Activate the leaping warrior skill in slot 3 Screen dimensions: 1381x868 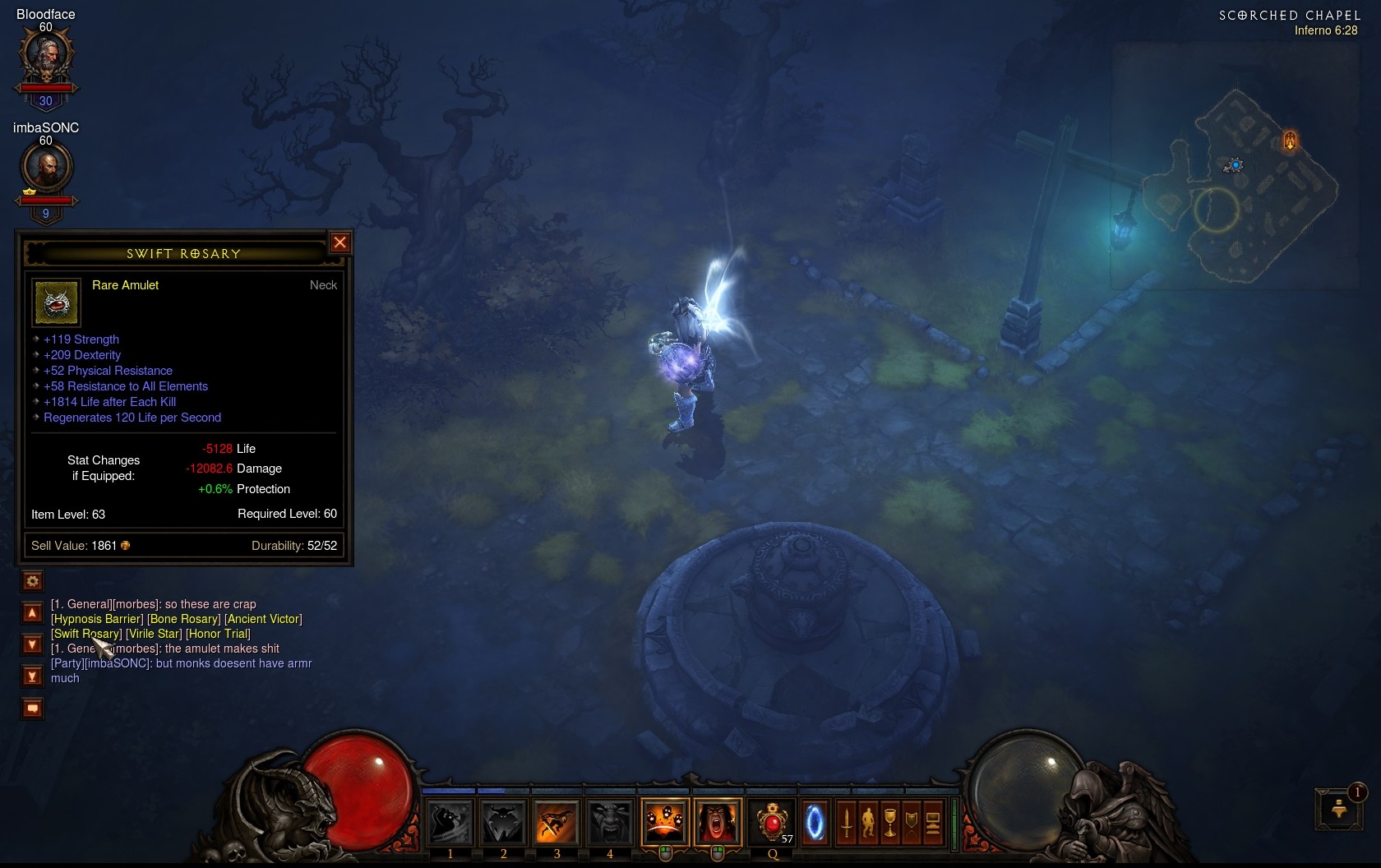pyautogui.click(x=557, y=822)
